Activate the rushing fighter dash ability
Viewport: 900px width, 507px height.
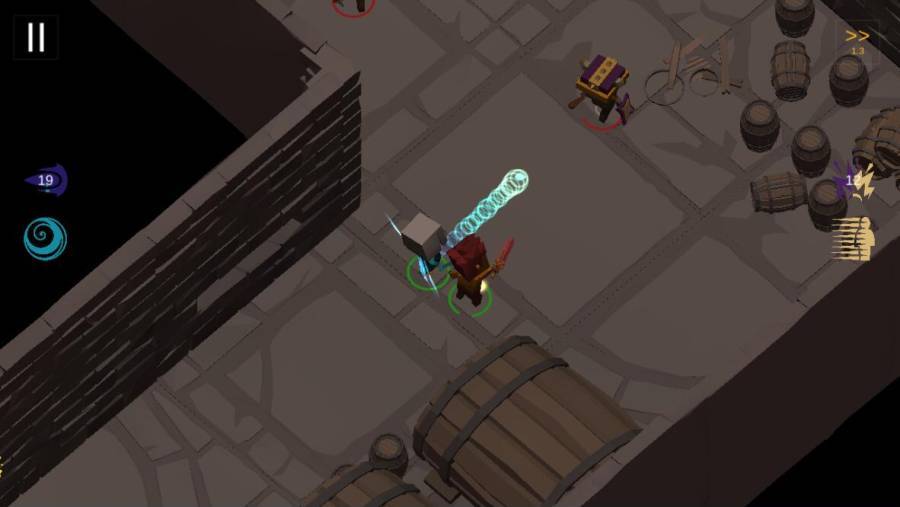pos(853,239)
